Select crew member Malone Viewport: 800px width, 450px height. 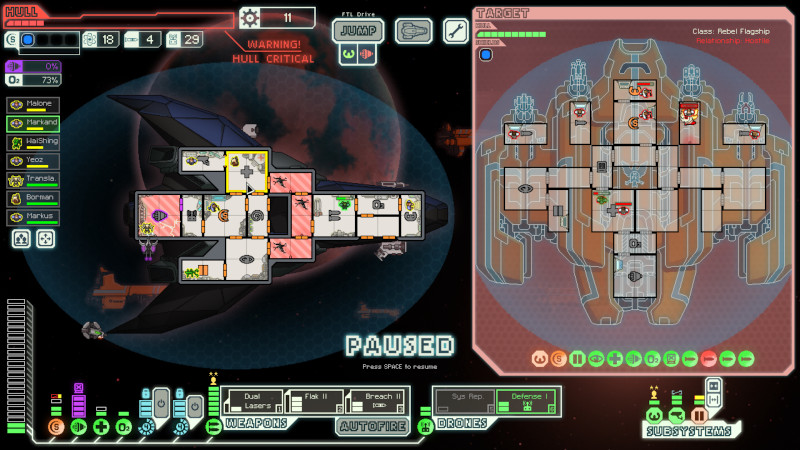pos(33,104)
